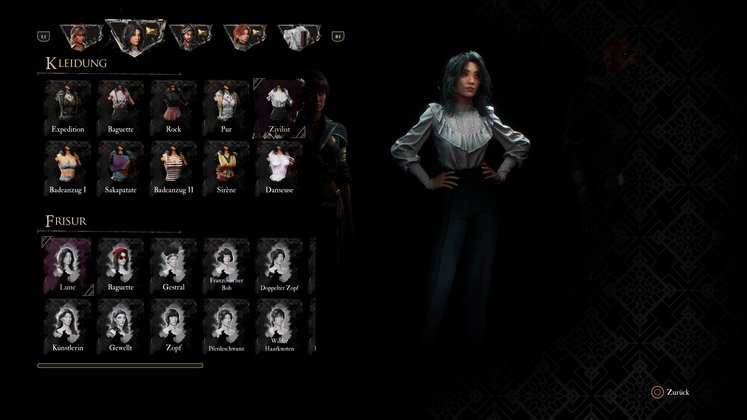
Task: Choose the Badeanzug I swimsuit
Action: click(68, 166)
